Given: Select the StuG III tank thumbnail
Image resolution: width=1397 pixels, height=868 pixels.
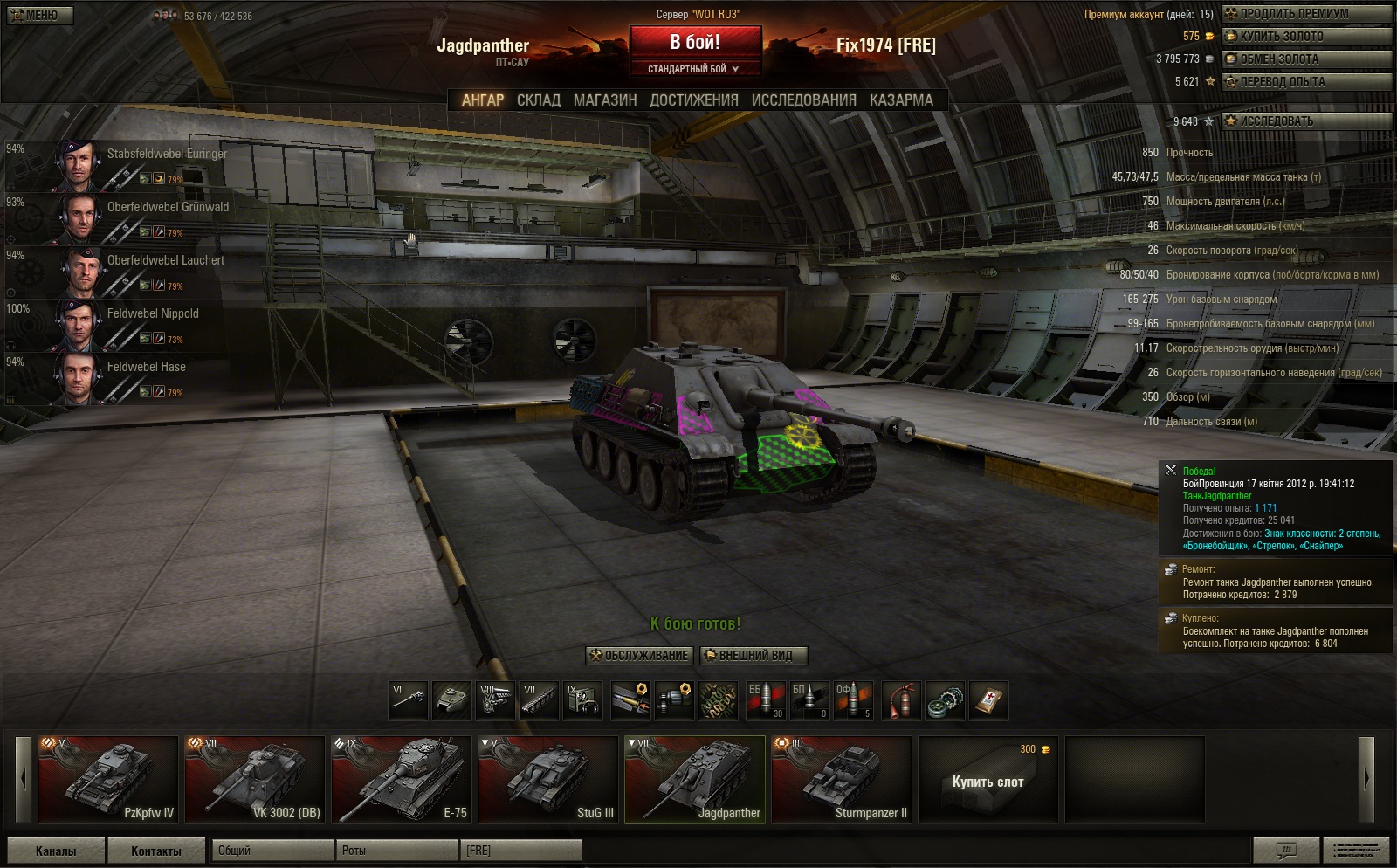Looking at the screenshot, I should coord(548,780).
